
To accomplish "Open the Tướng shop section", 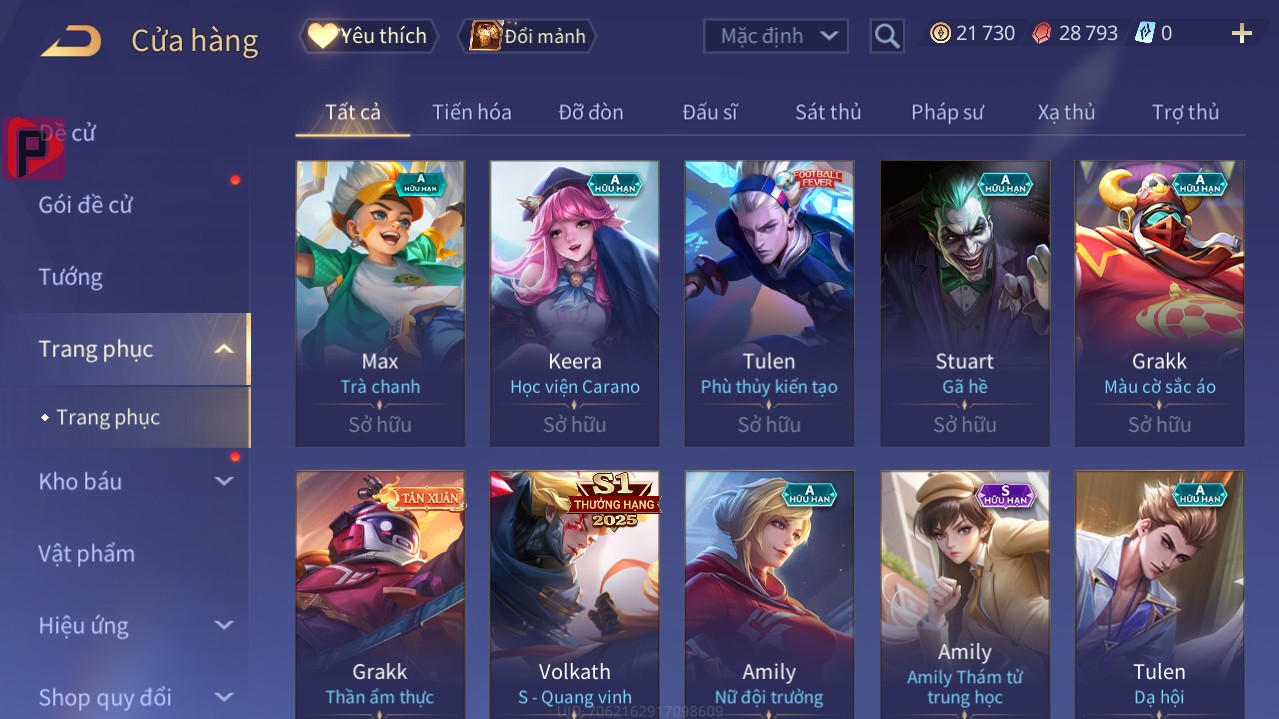I will click(x=70, y=277).
